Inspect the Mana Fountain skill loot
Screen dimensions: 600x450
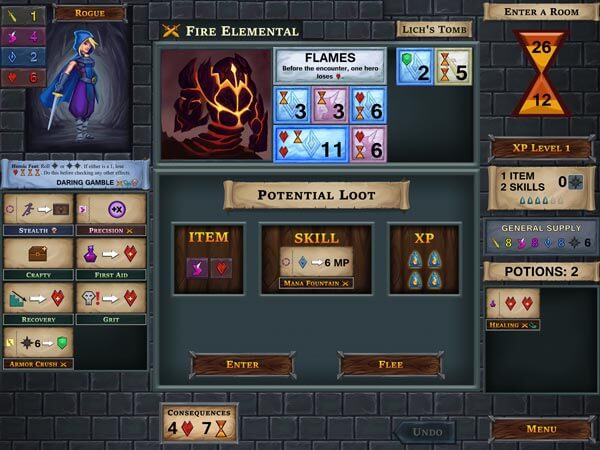[316, 265]
